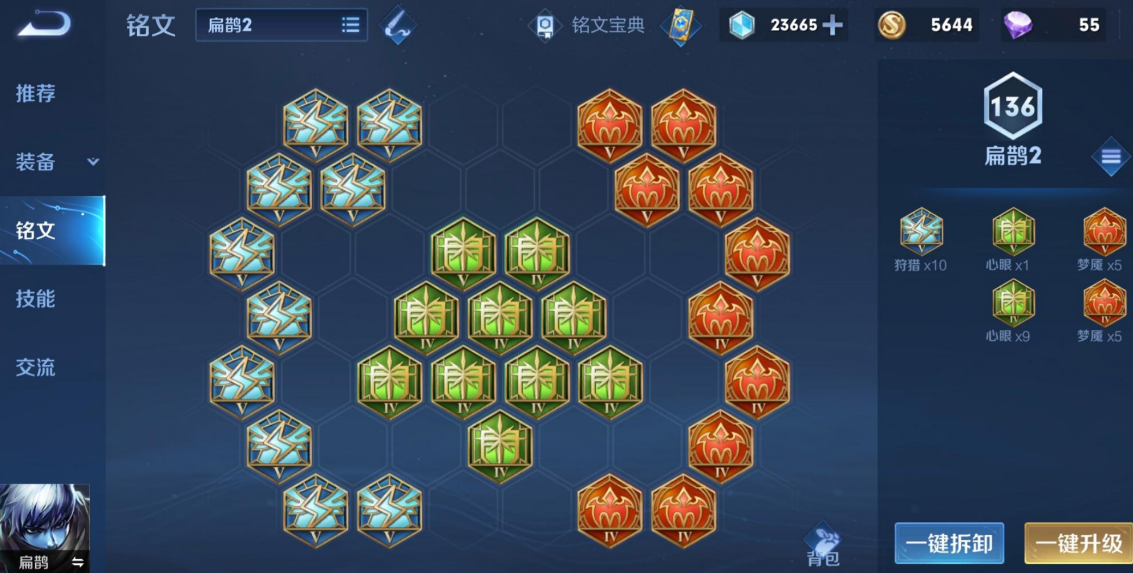Viewport: 1133px width, 573px height.
Task: Click the rename pencil icon
Action: pos(401,25)
